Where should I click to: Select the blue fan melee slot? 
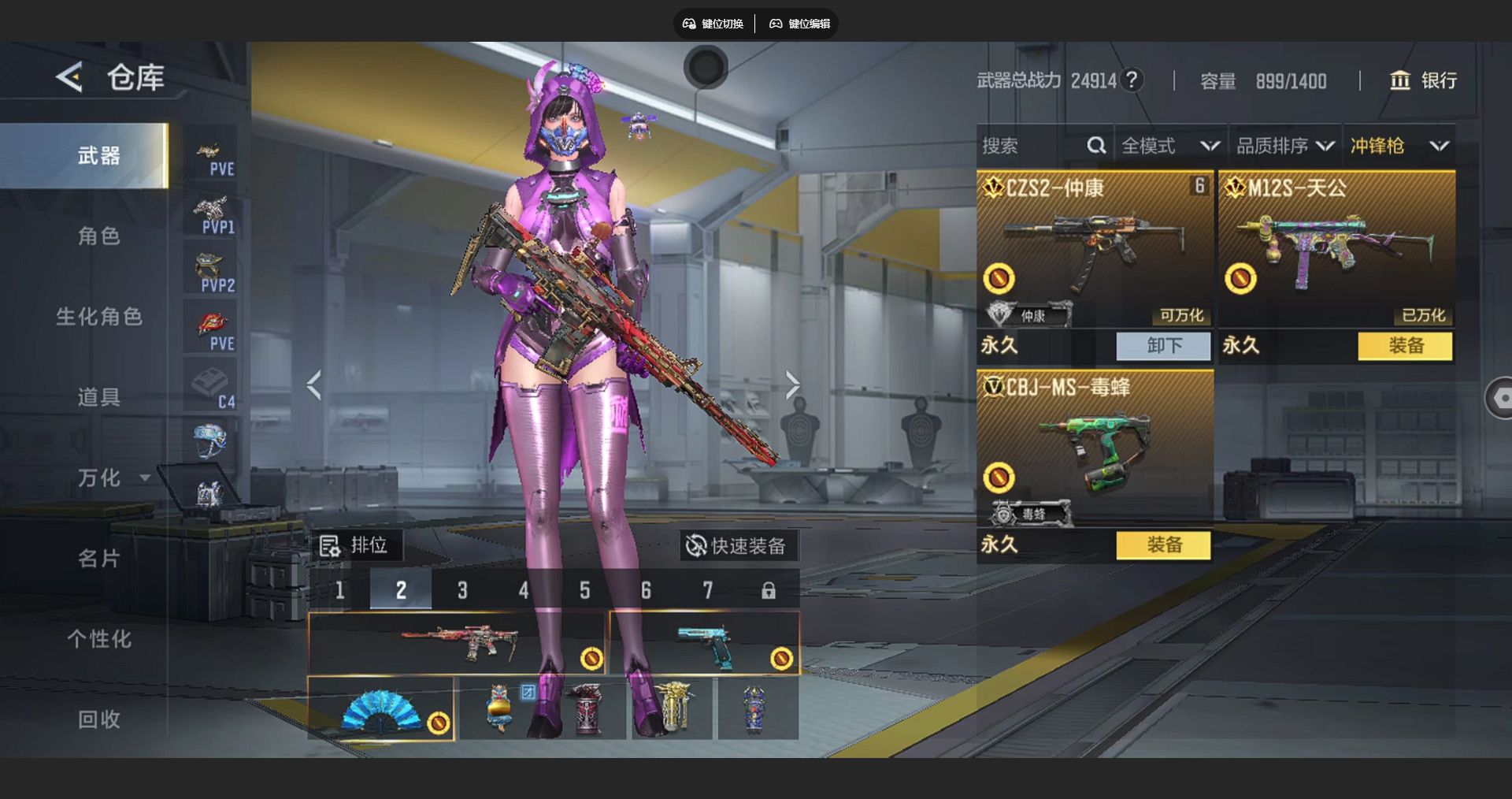click(381, 709)
